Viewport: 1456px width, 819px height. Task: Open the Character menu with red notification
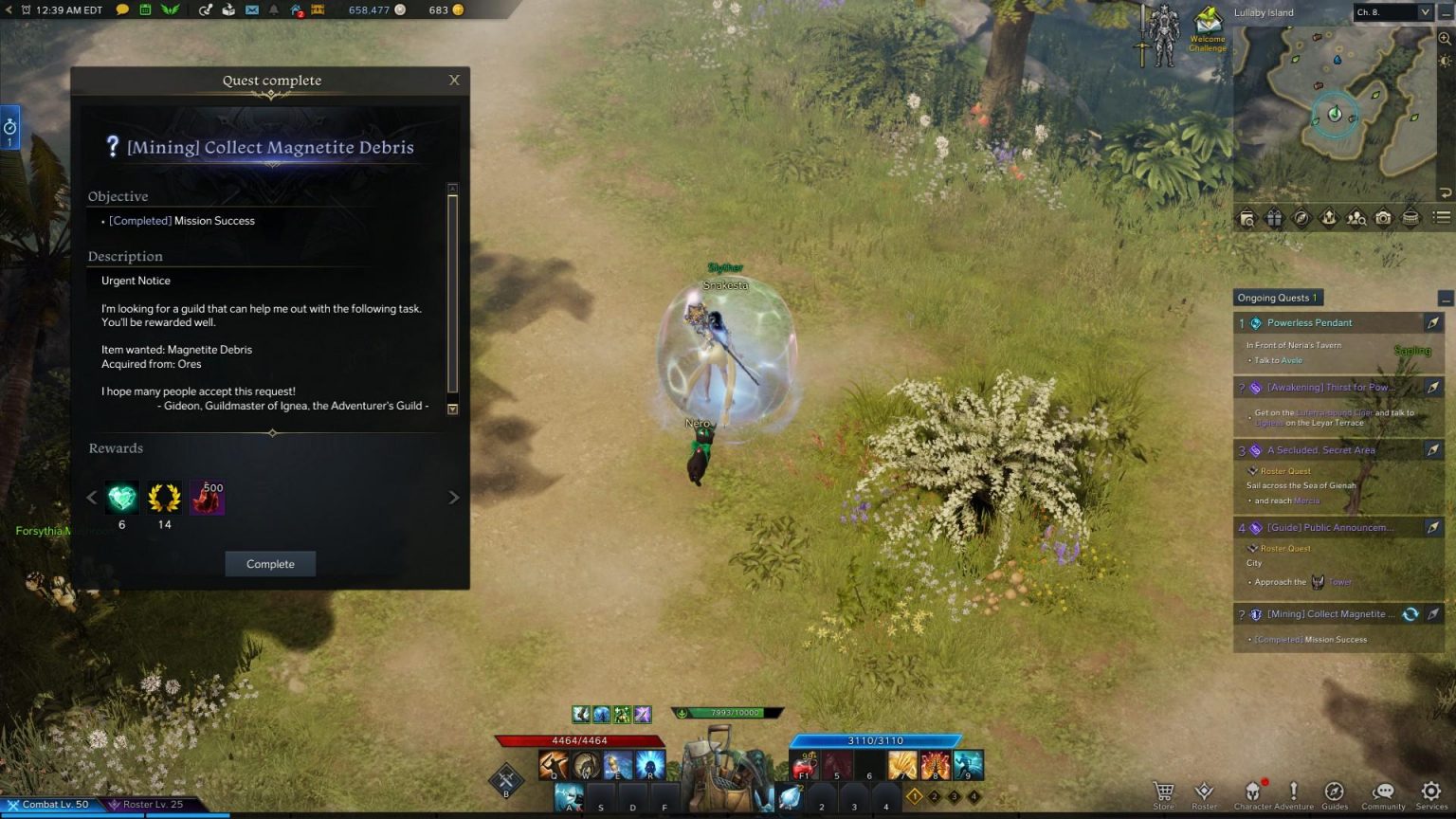point(1253,792)
